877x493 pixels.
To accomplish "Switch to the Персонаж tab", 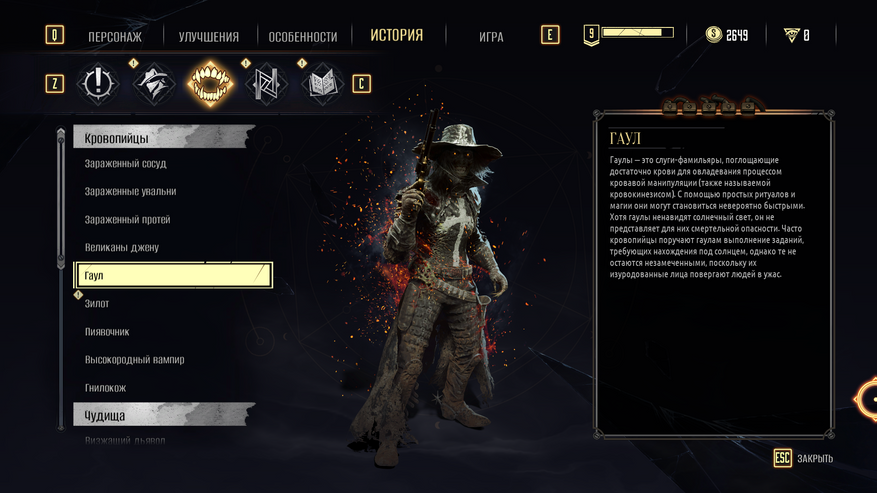I will coord(115,37).
